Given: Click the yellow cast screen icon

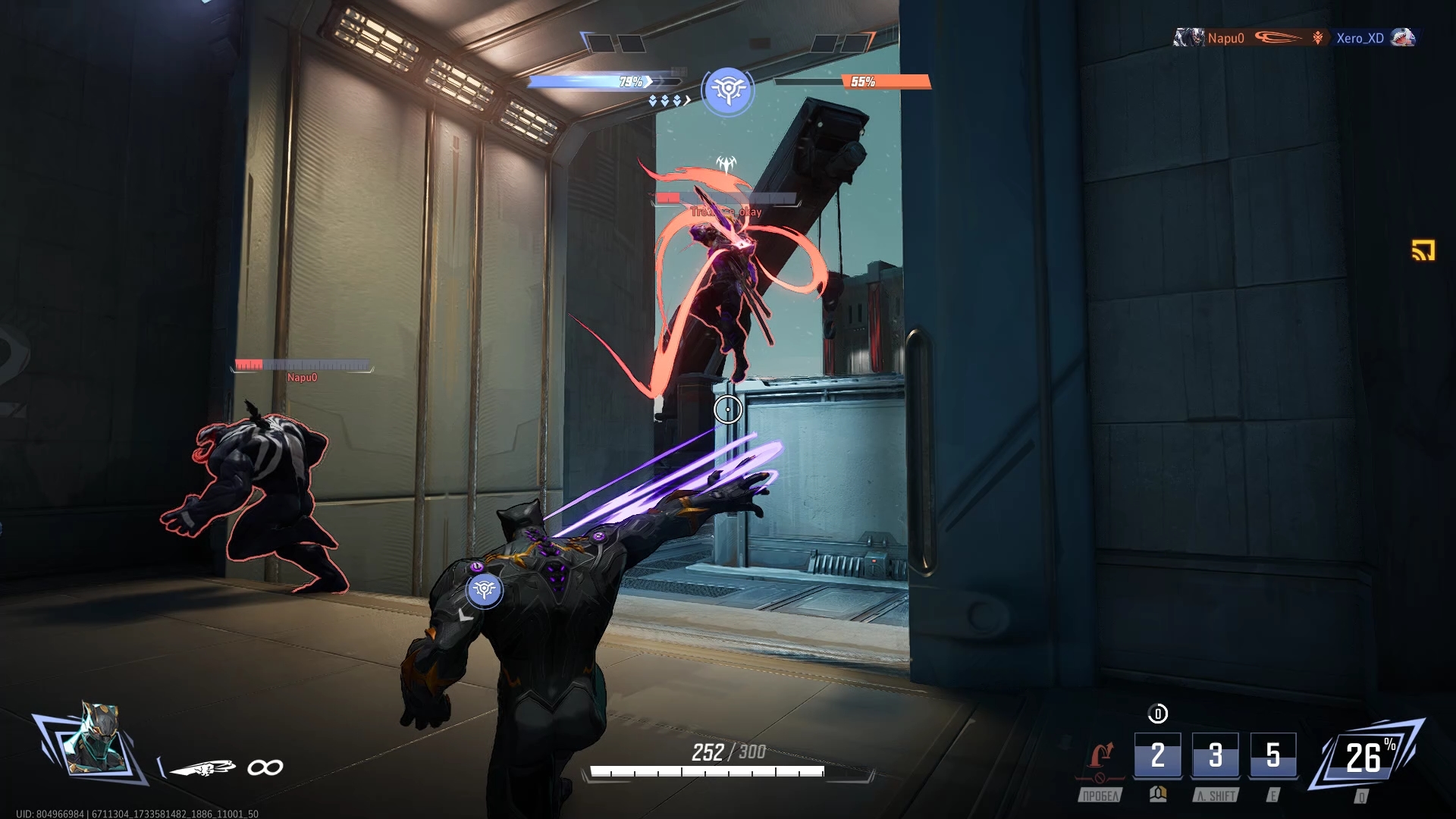Looking at the screenshot, I should (1423, 250).
